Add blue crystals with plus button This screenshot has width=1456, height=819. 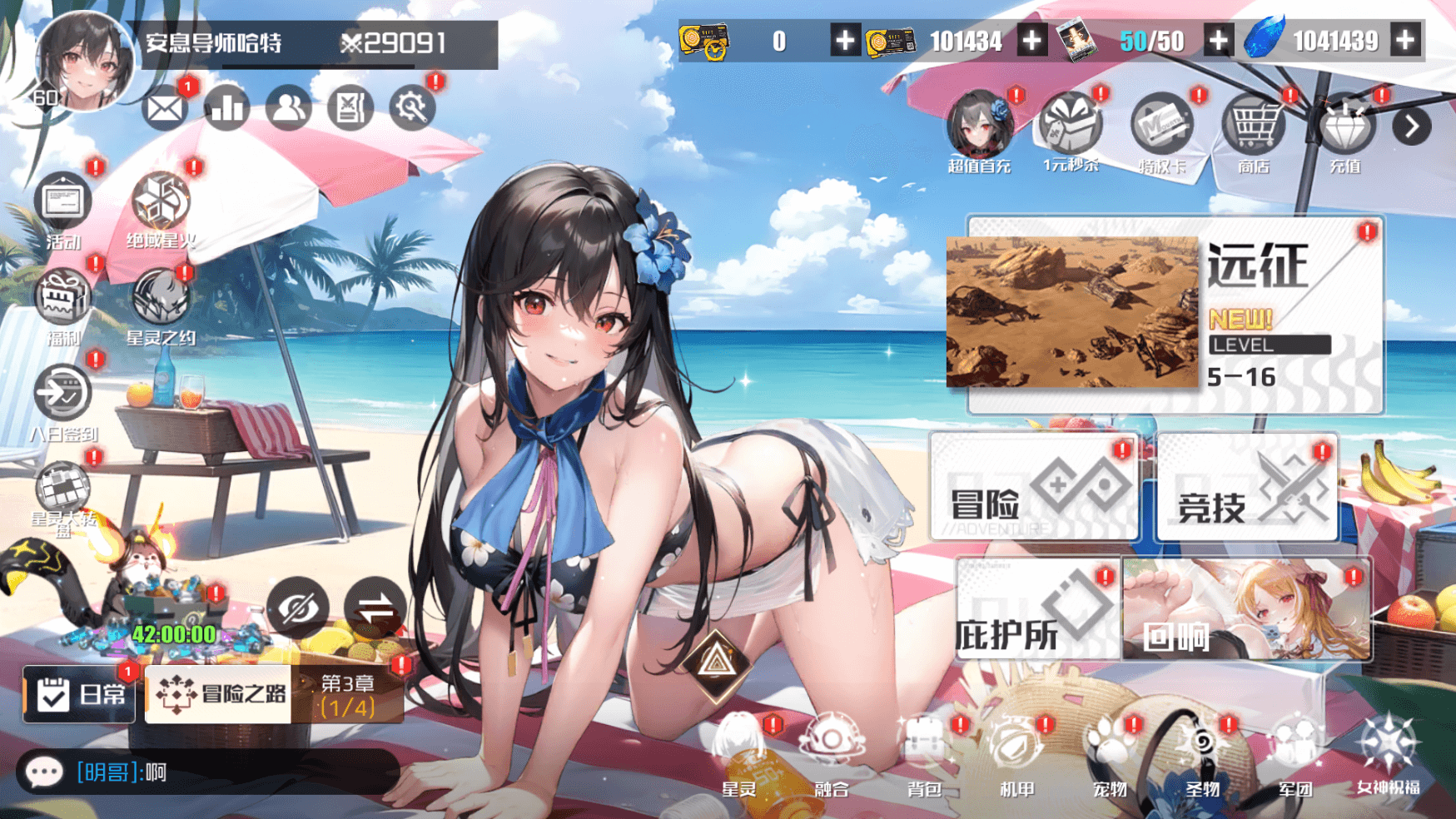pyautogui.click(x=1405, y=40)
